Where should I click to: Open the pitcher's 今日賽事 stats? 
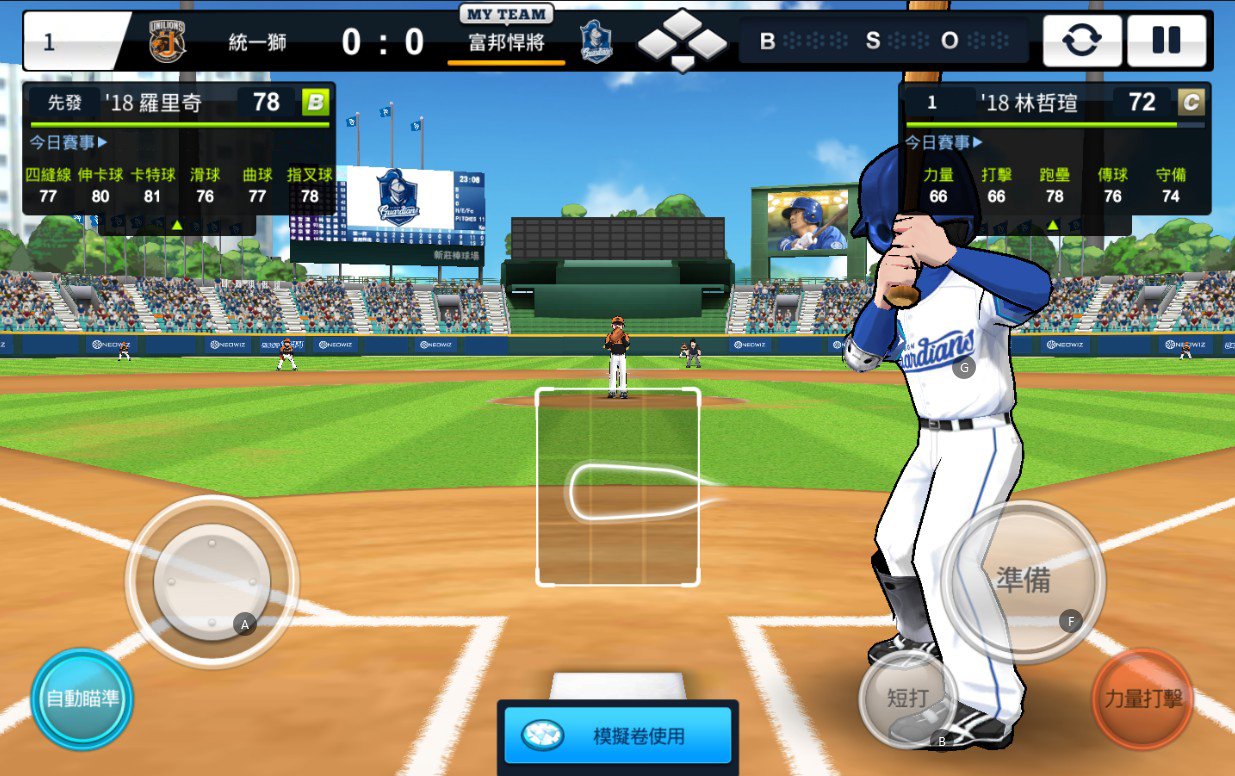(x=68, y=142)
